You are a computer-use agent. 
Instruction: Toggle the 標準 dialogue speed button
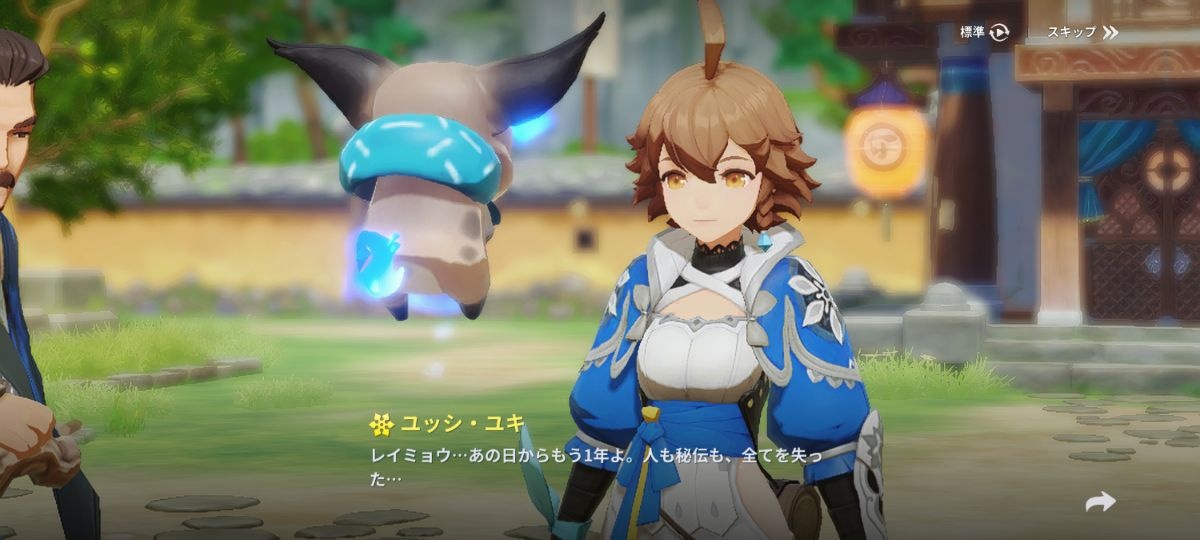(984, 32)
